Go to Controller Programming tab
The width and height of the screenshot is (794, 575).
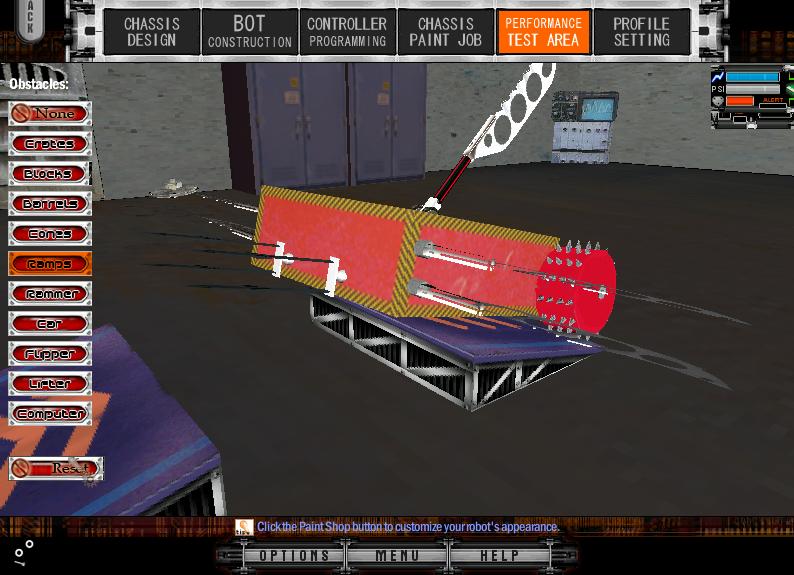(x=347, y=32)
